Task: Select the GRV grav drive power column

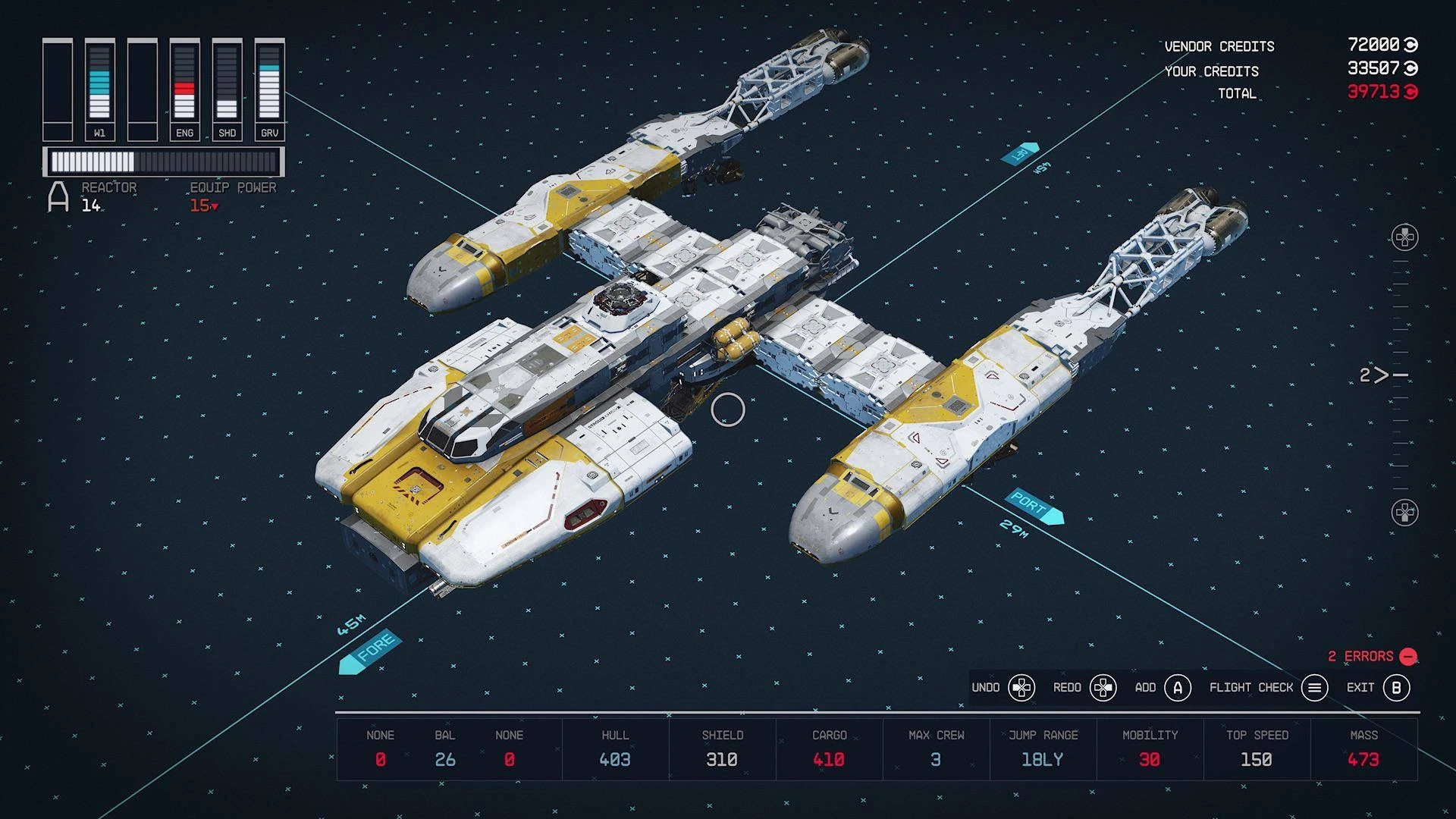Action: pos(269,89)
